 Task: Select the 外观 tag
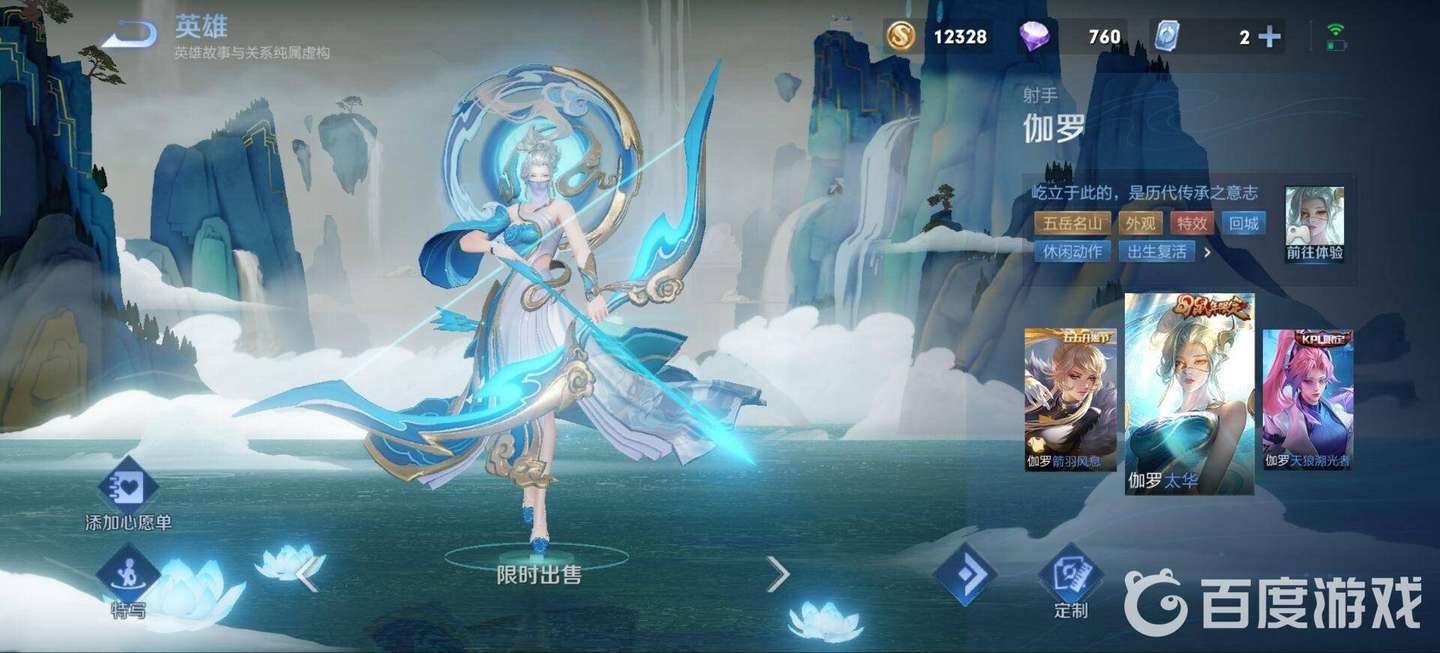point(1140,223)
